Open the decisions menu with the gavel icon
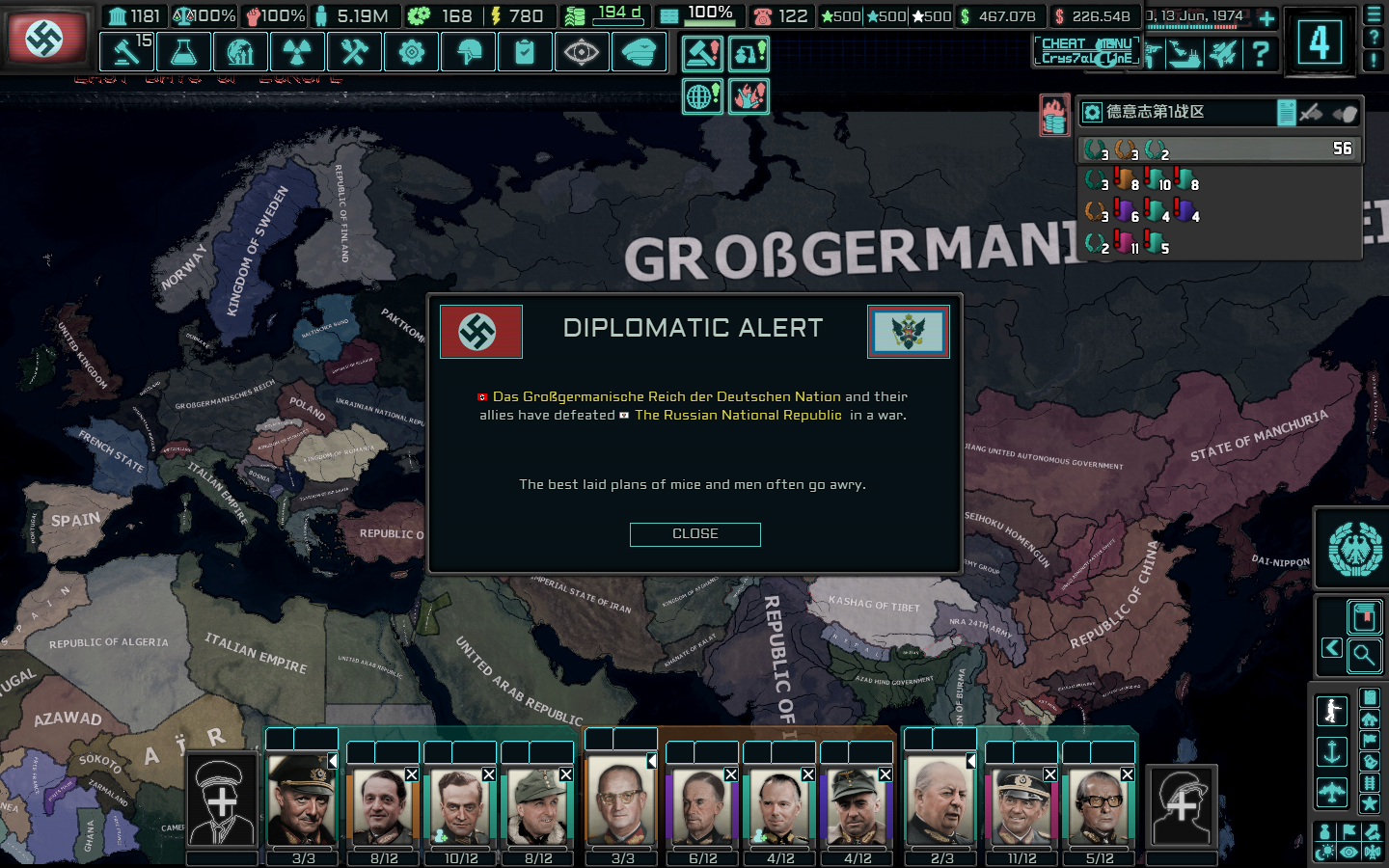This screenshot has width=1389, height=868. point(126,52)
